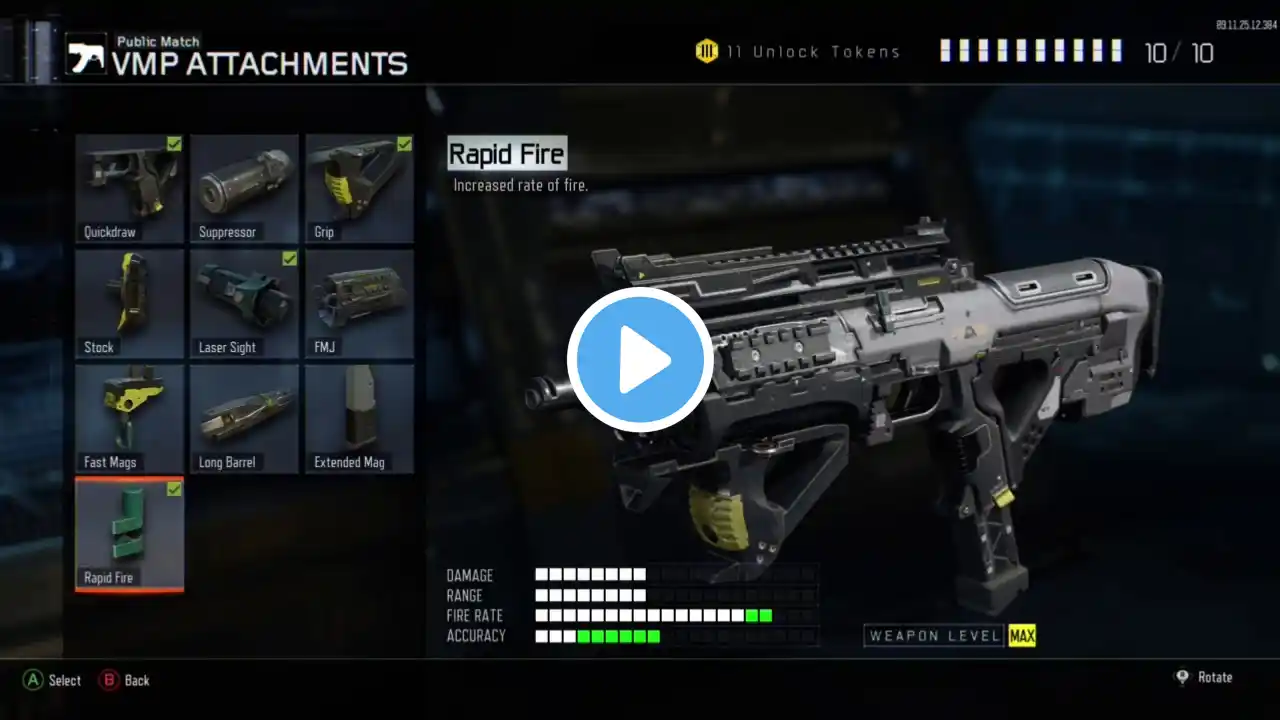Choose the Long Barrel attachment
This screenshot has height=720, width=1280.
pos(244,418)
